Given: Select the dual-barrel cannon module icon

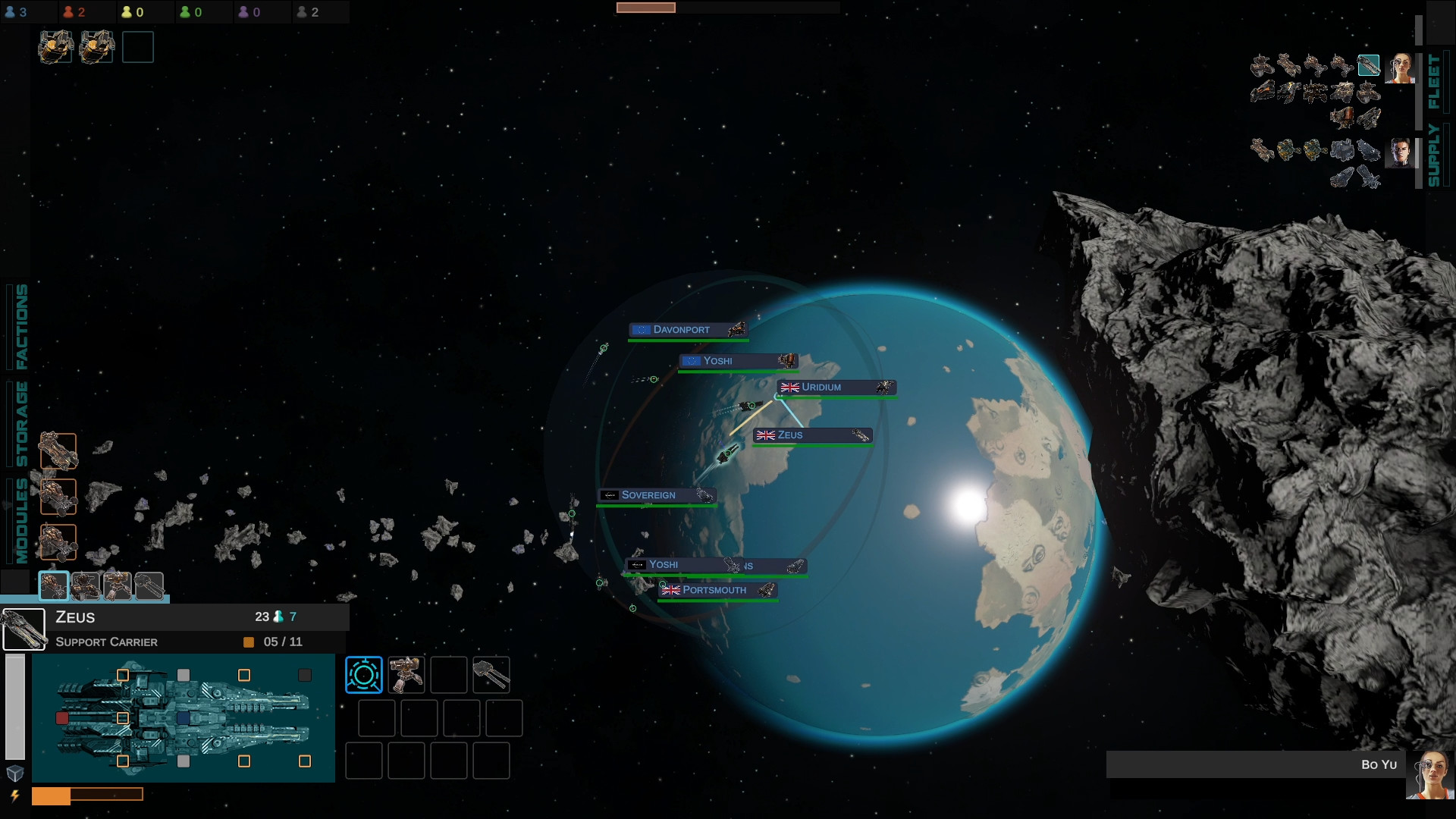Looking at the screenshot, I should point(491,673).
